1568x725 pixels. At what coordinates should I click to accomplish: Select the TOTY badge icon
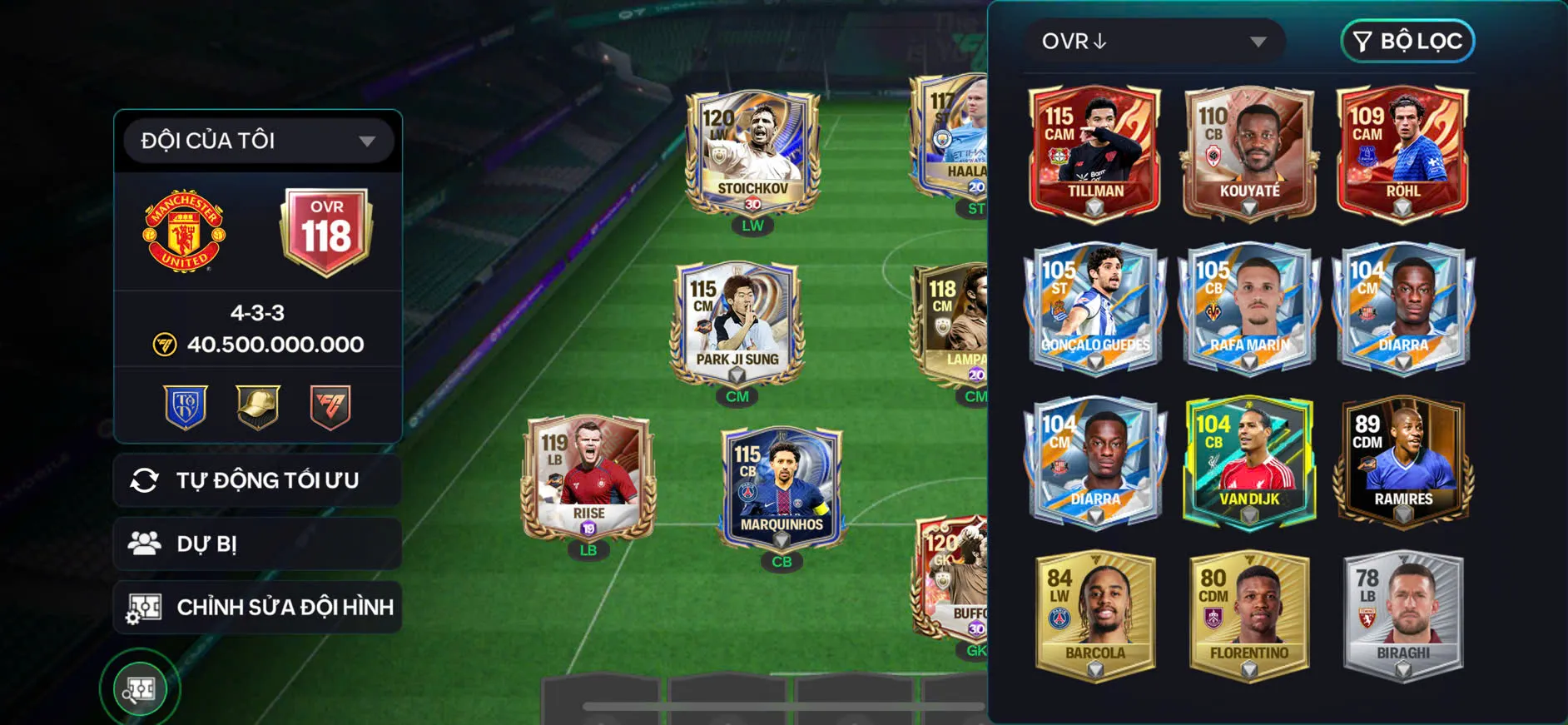(x=185, y=405)
